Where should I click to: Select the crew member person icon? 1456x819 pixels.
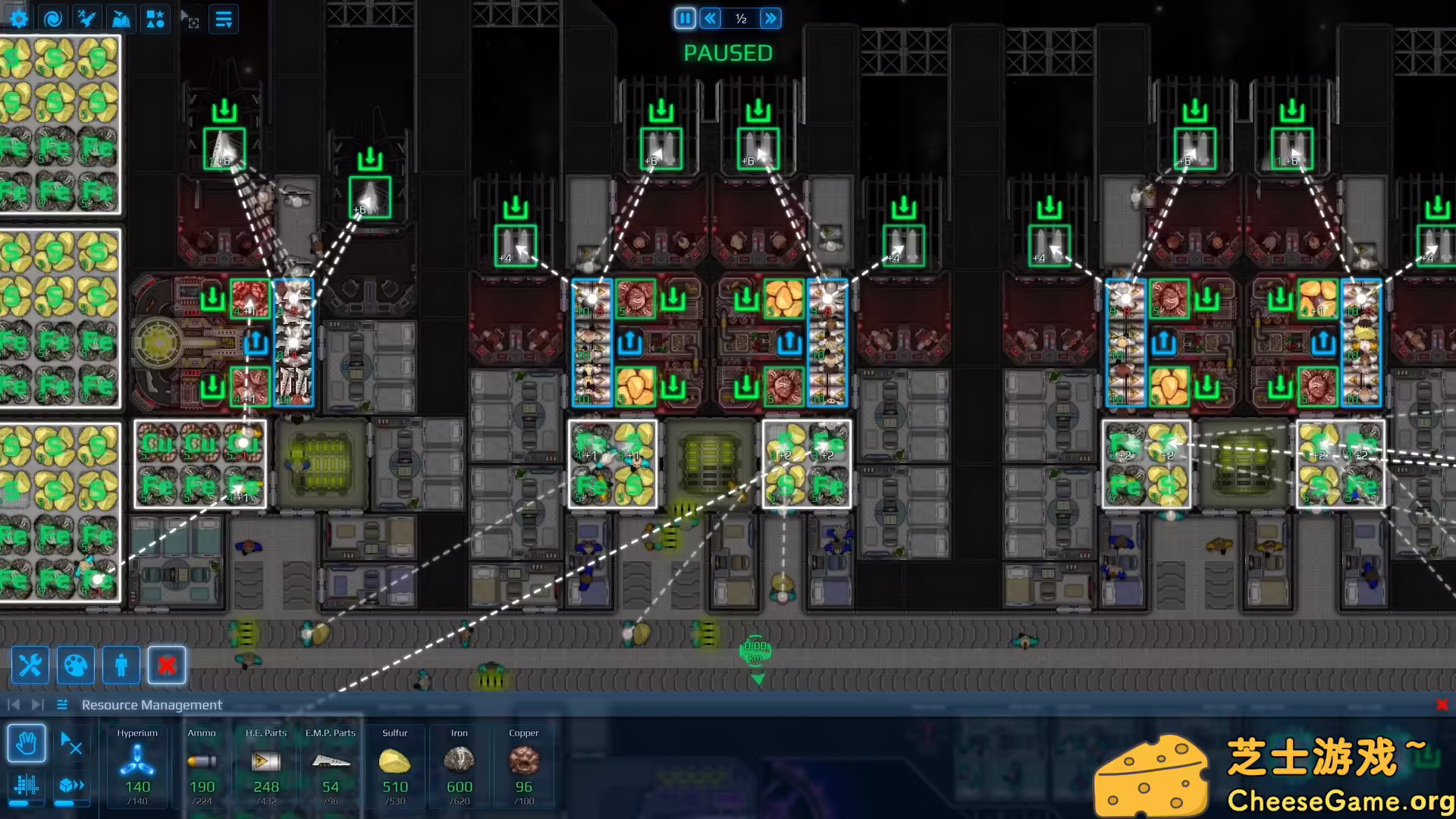tap(121, 665)
